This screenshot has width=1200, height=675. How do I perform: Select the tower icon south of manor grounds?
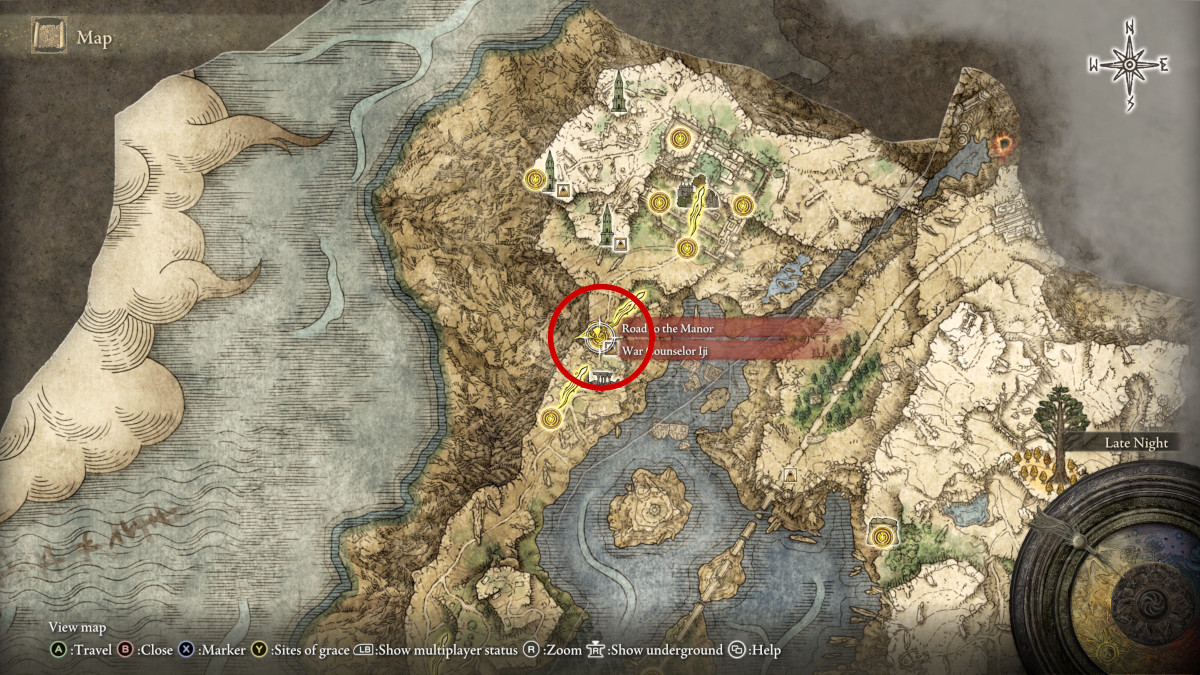click(x=606, y=224)
